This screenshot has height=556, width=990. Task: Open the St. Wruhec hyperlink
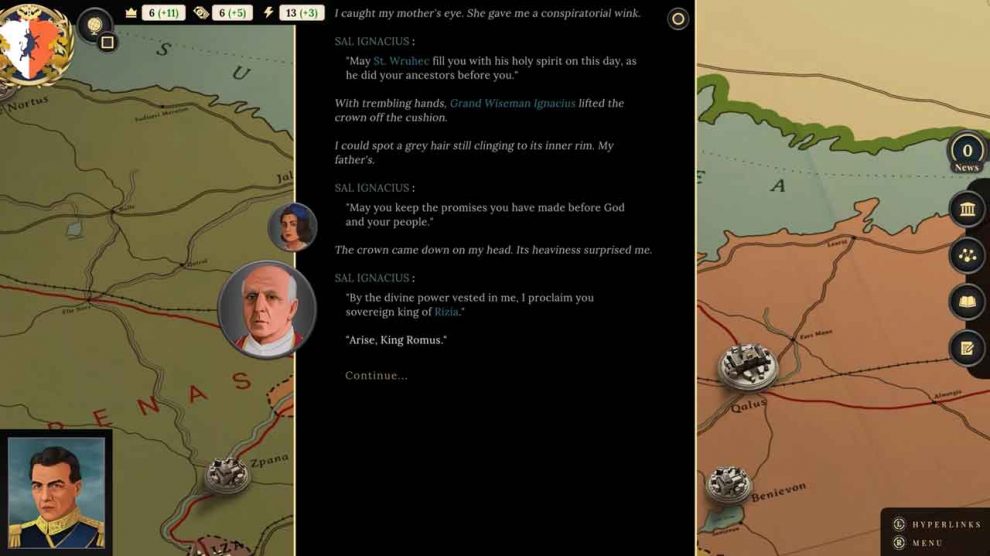(401, 61)
